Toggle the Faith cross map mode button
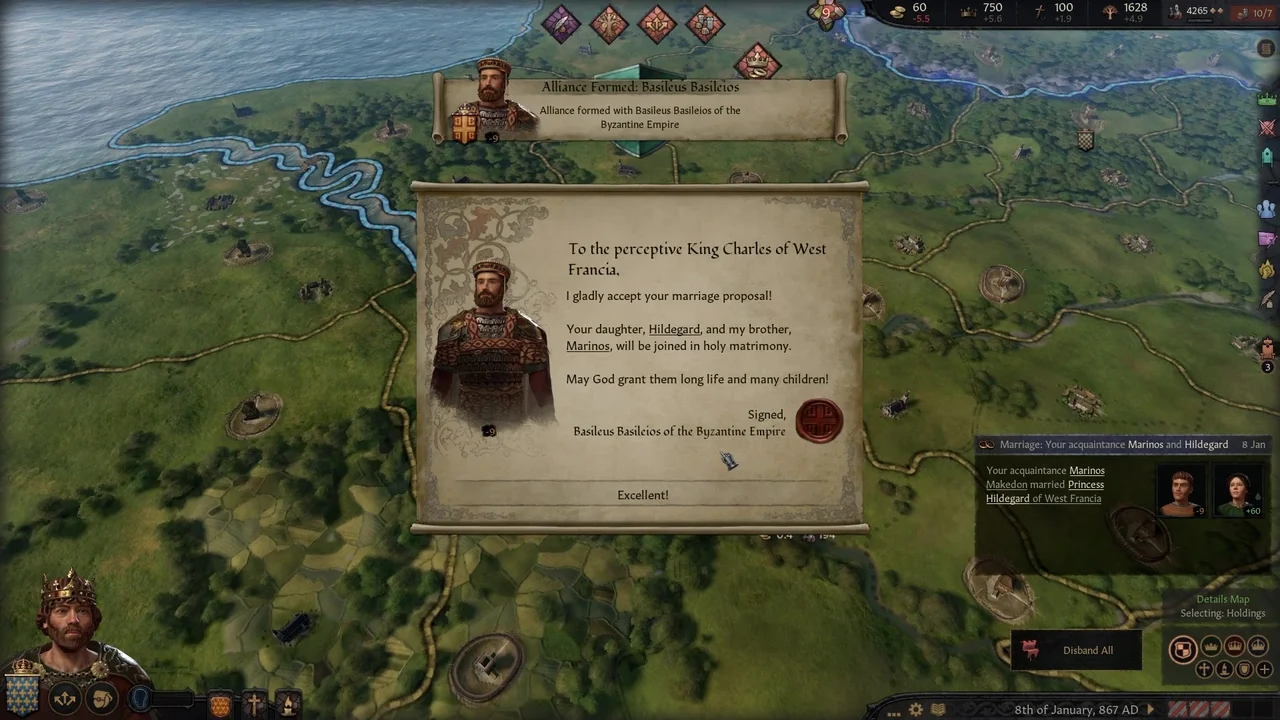Image resolution: width=1280 pixels, height=720 pixels. click(x=1204, y=669)
